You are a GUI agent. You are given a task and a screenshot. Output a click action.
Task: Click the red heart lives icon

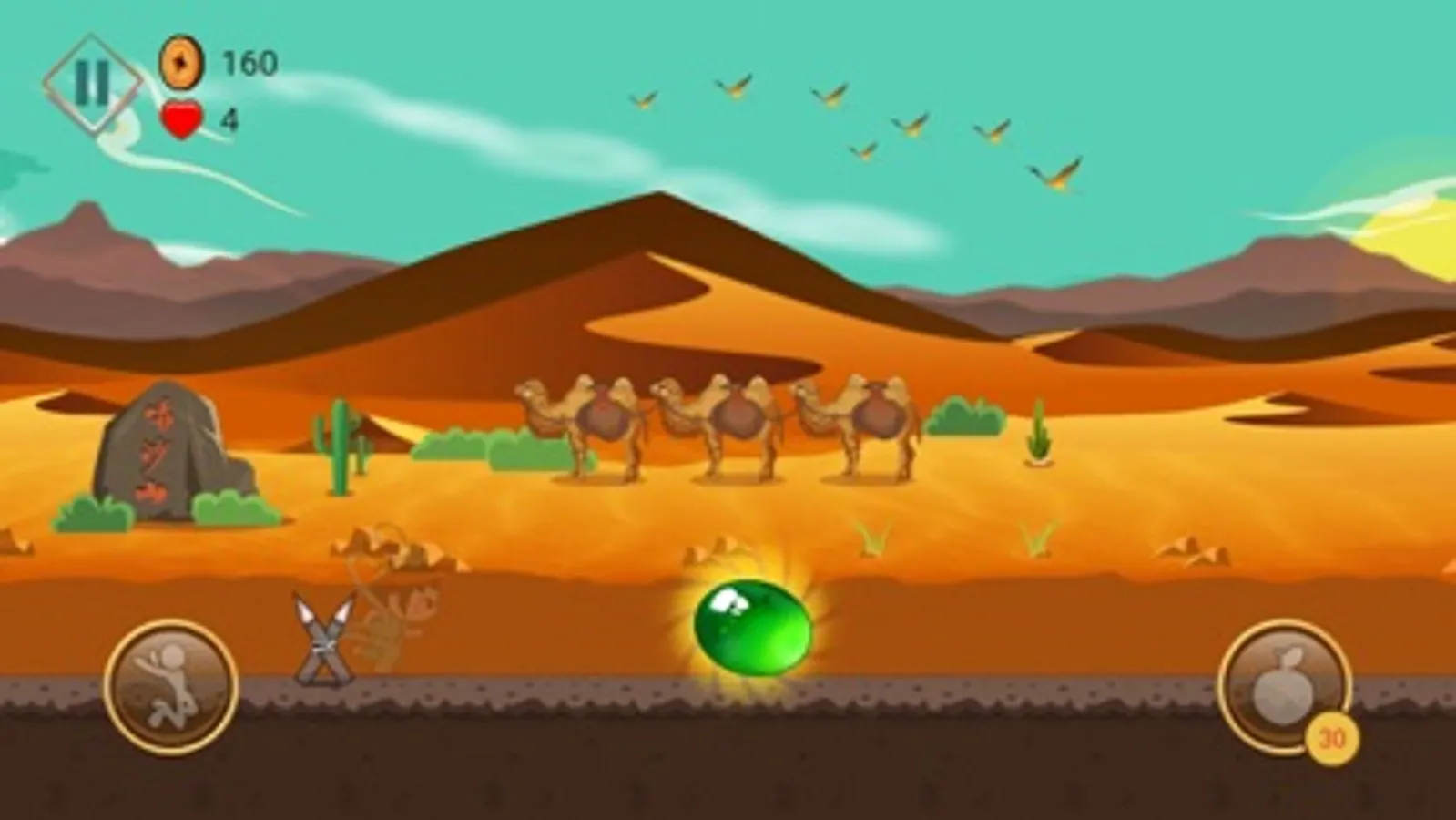tap(181, 117)
